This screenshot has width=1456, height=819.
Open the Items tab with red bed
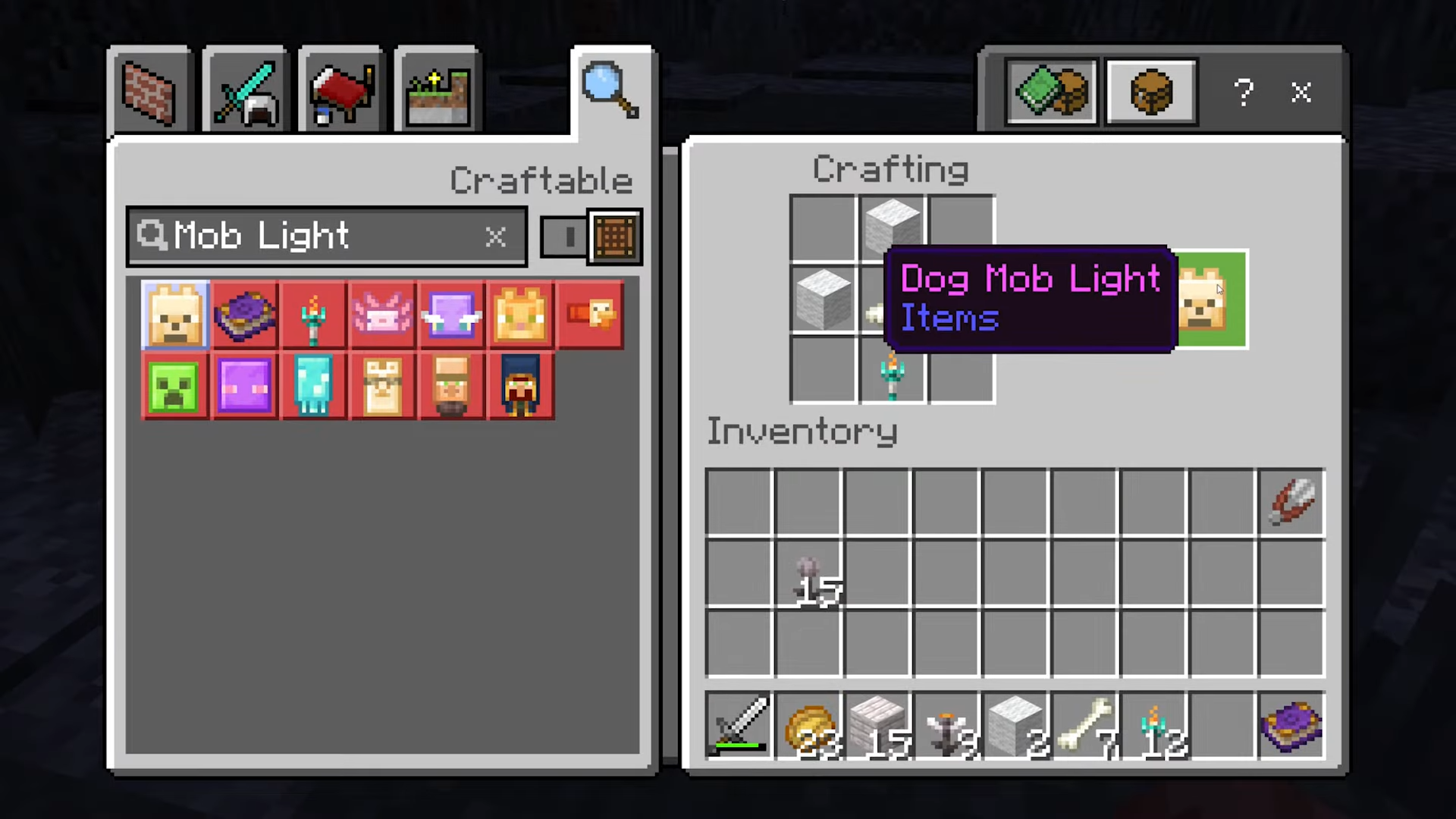click(341, 93)
